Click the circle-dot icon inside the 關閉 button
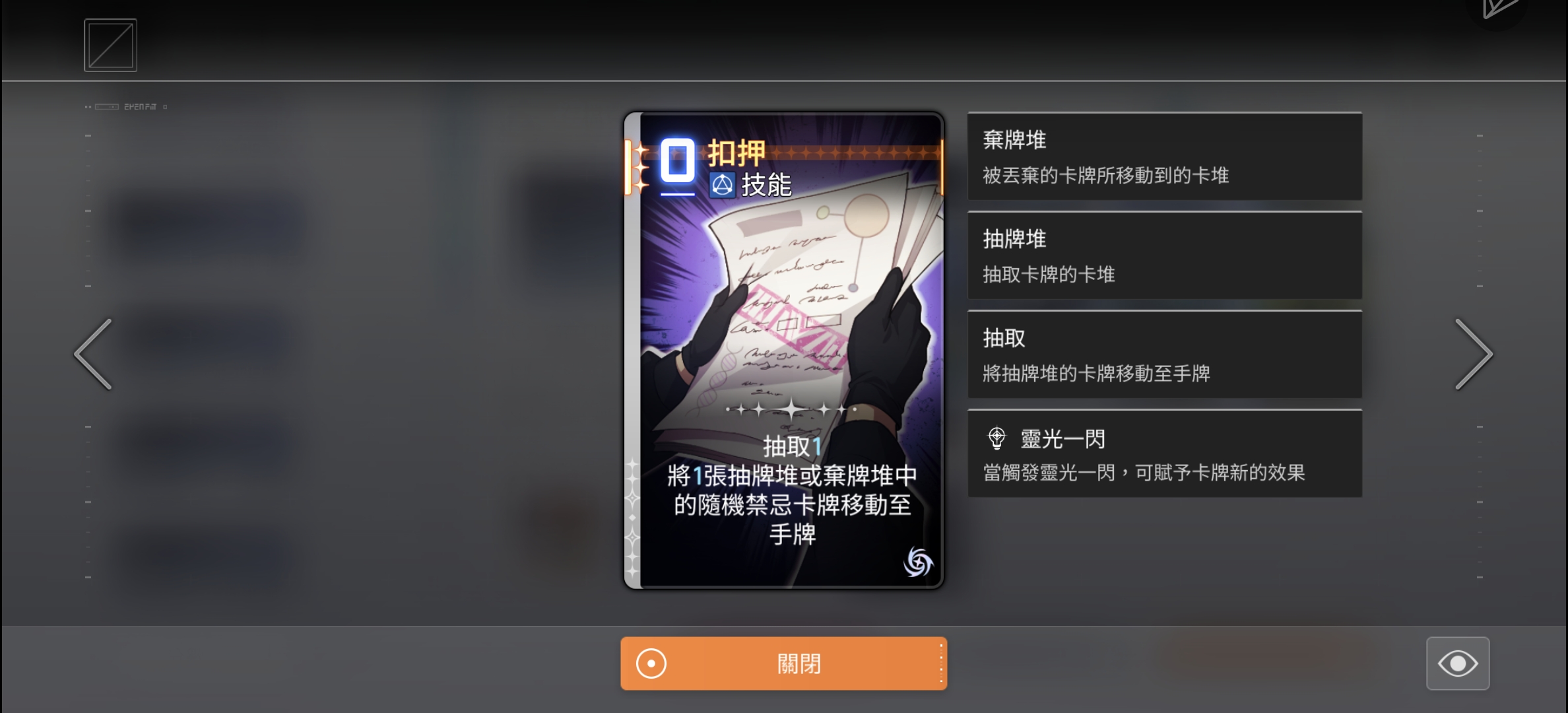This screenshot has width=1568, height=713. 652,663
